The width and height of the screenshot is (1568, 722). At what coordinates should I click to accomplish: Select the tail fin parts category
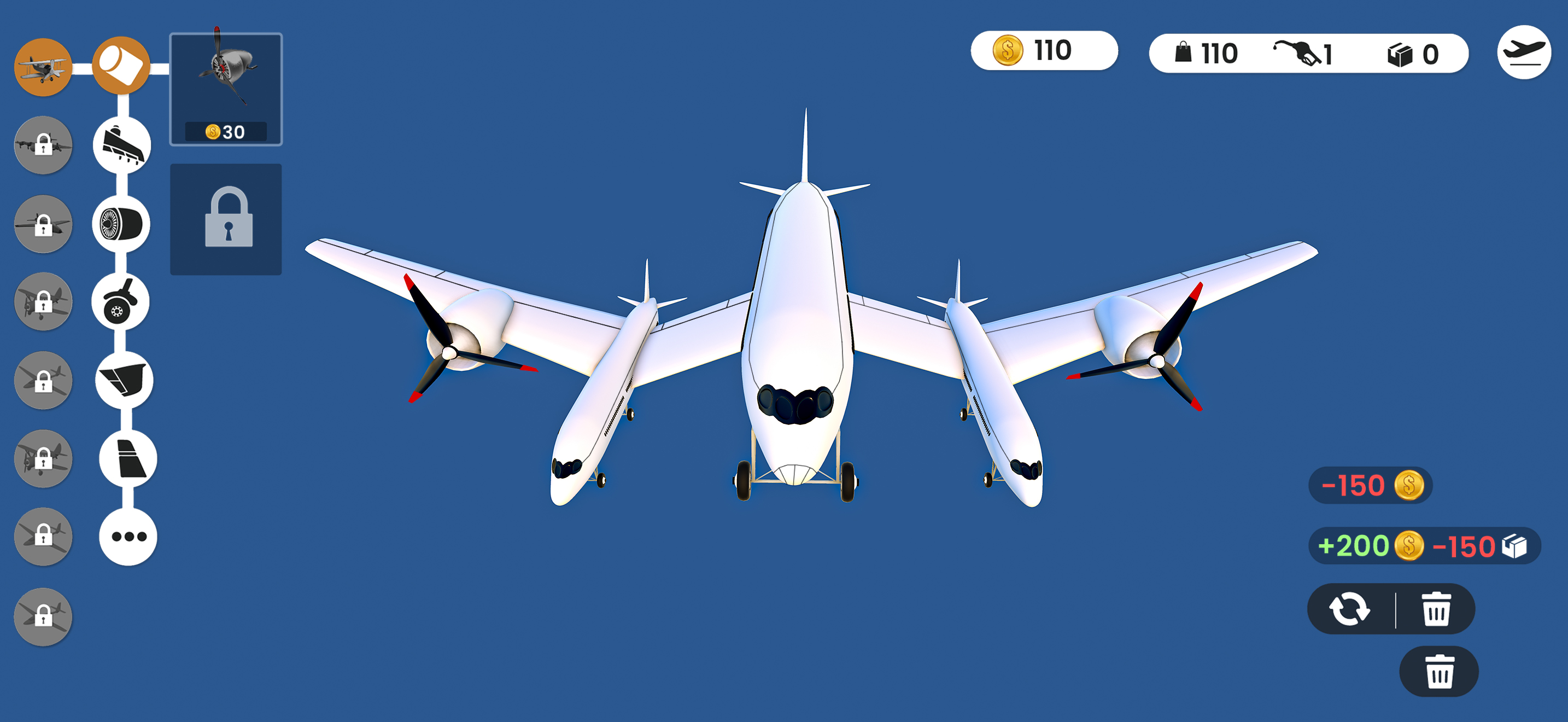pyautogui.click(x=126, y=459)
